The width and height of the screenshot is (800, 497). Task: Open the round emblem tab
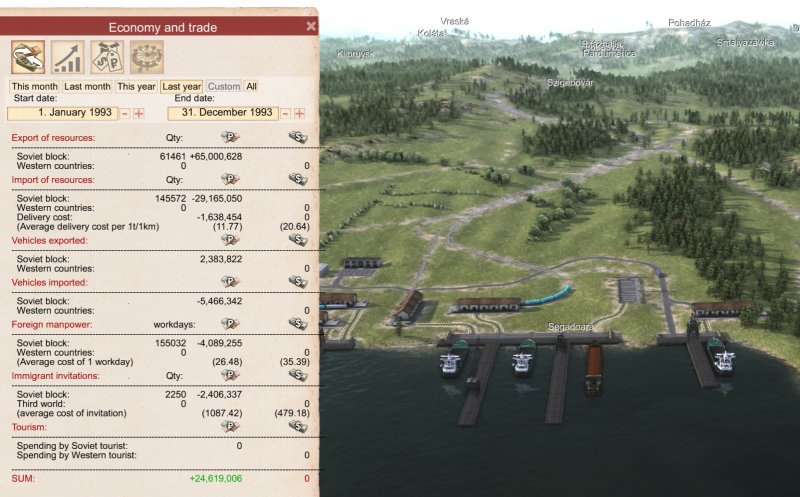pos(146,57)
